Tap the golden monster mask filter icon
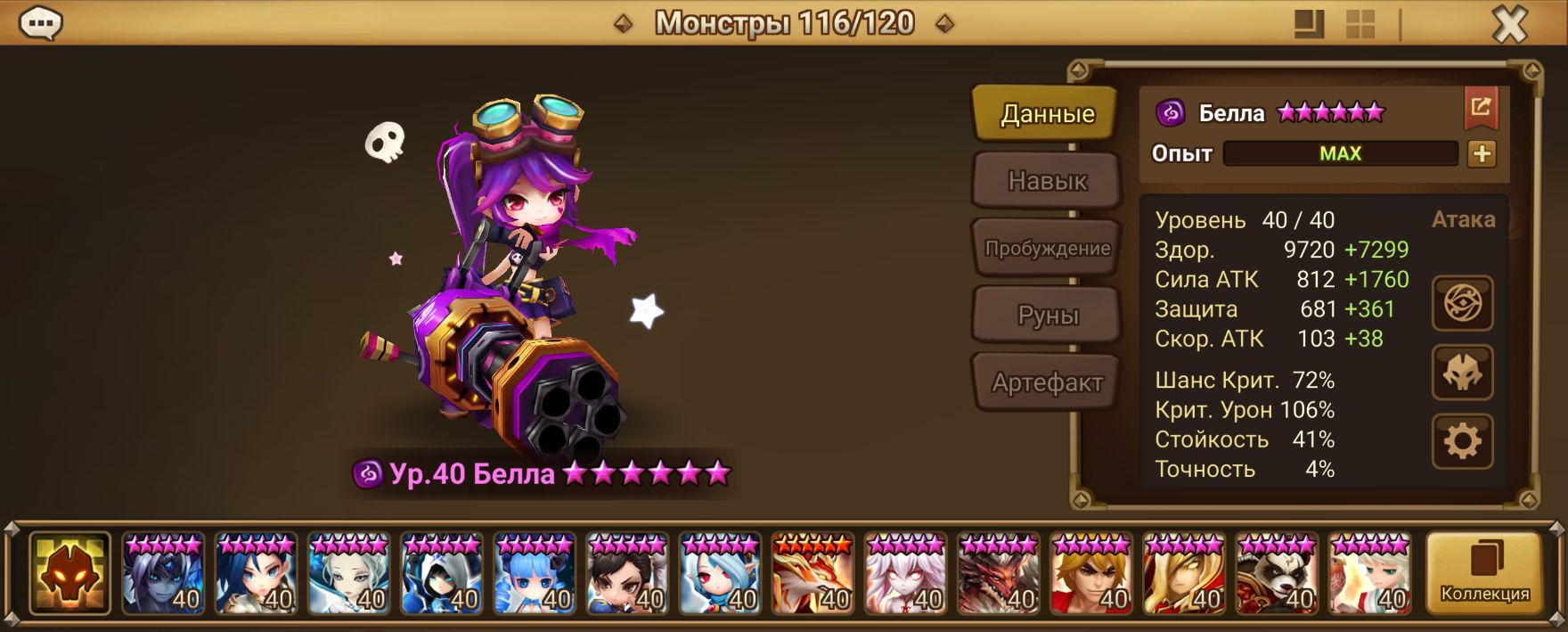 click(x=69, y=574)
